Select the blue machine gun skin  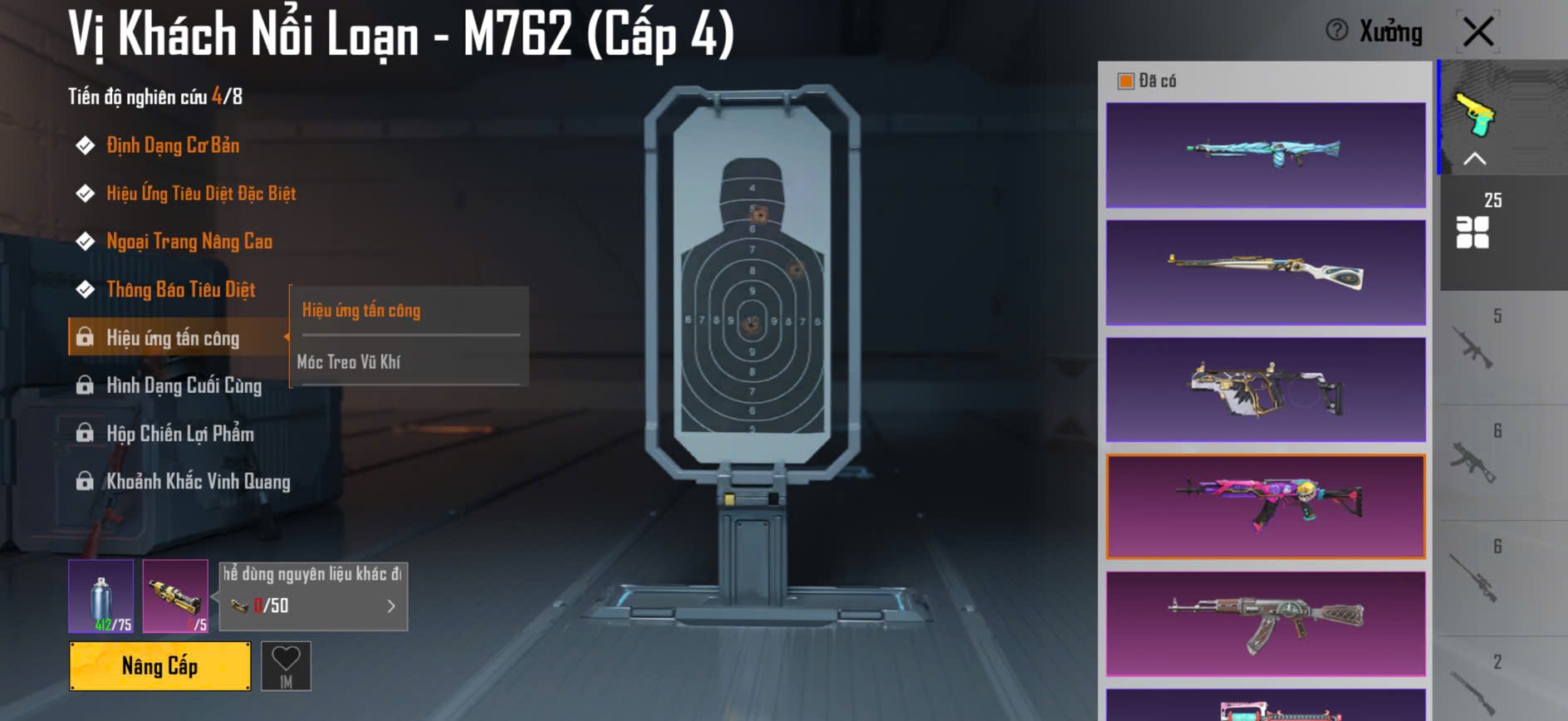(x=1265, y=155)
